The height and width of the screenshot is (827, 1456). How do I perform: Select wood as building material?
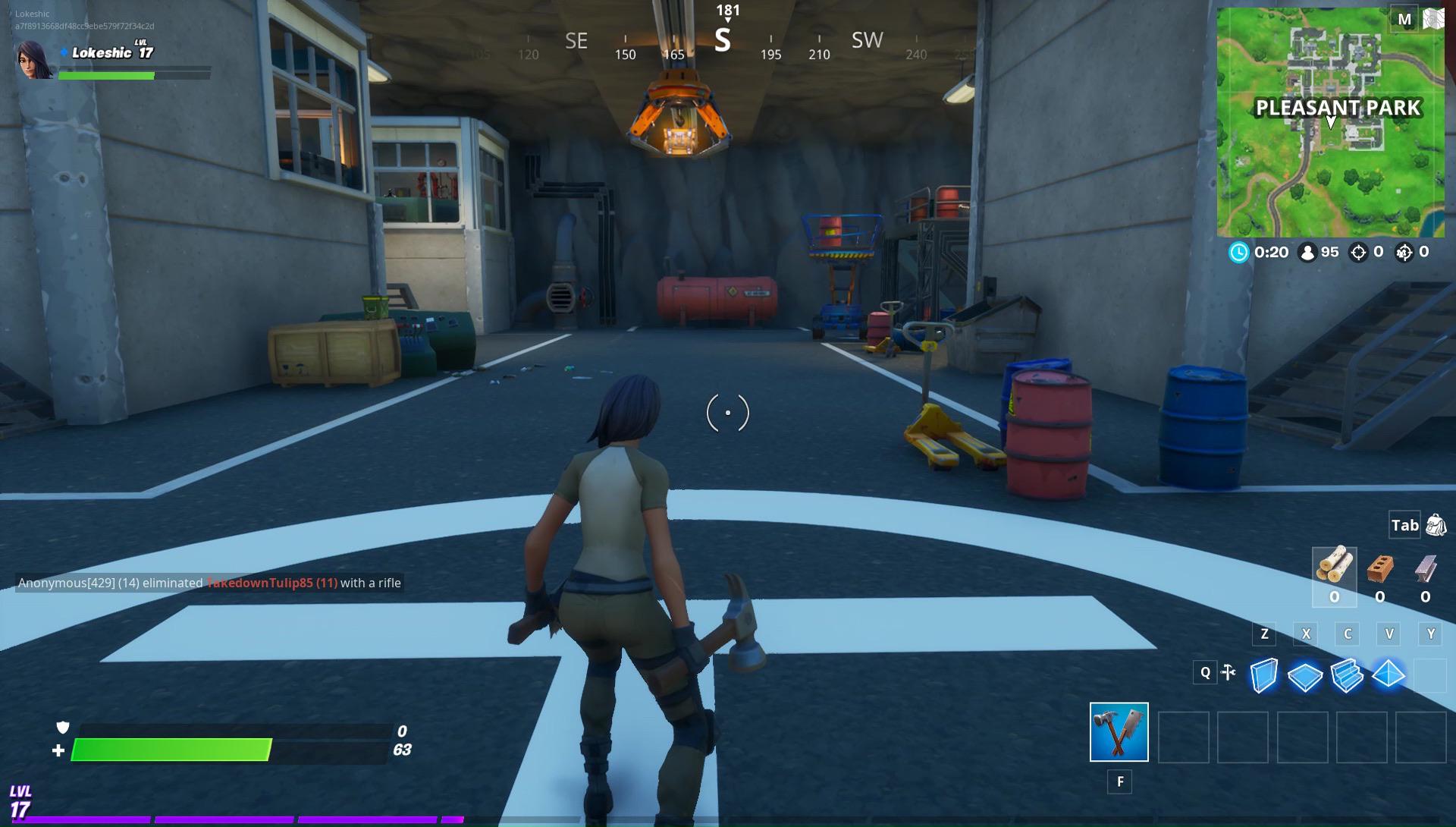pos(1334,568)
